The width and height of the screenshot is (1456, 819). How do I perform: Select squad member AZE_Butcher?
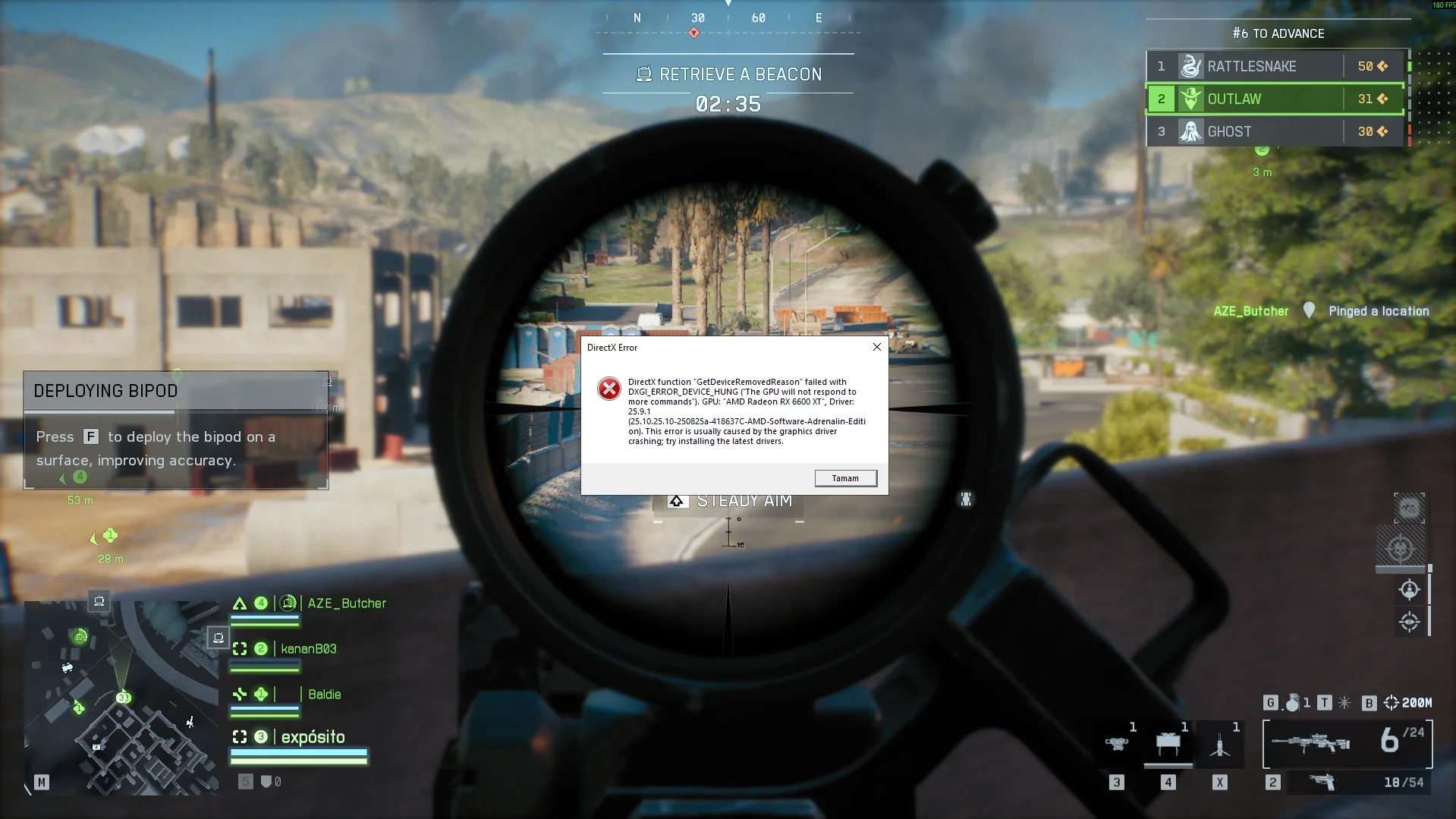(346, 603)
